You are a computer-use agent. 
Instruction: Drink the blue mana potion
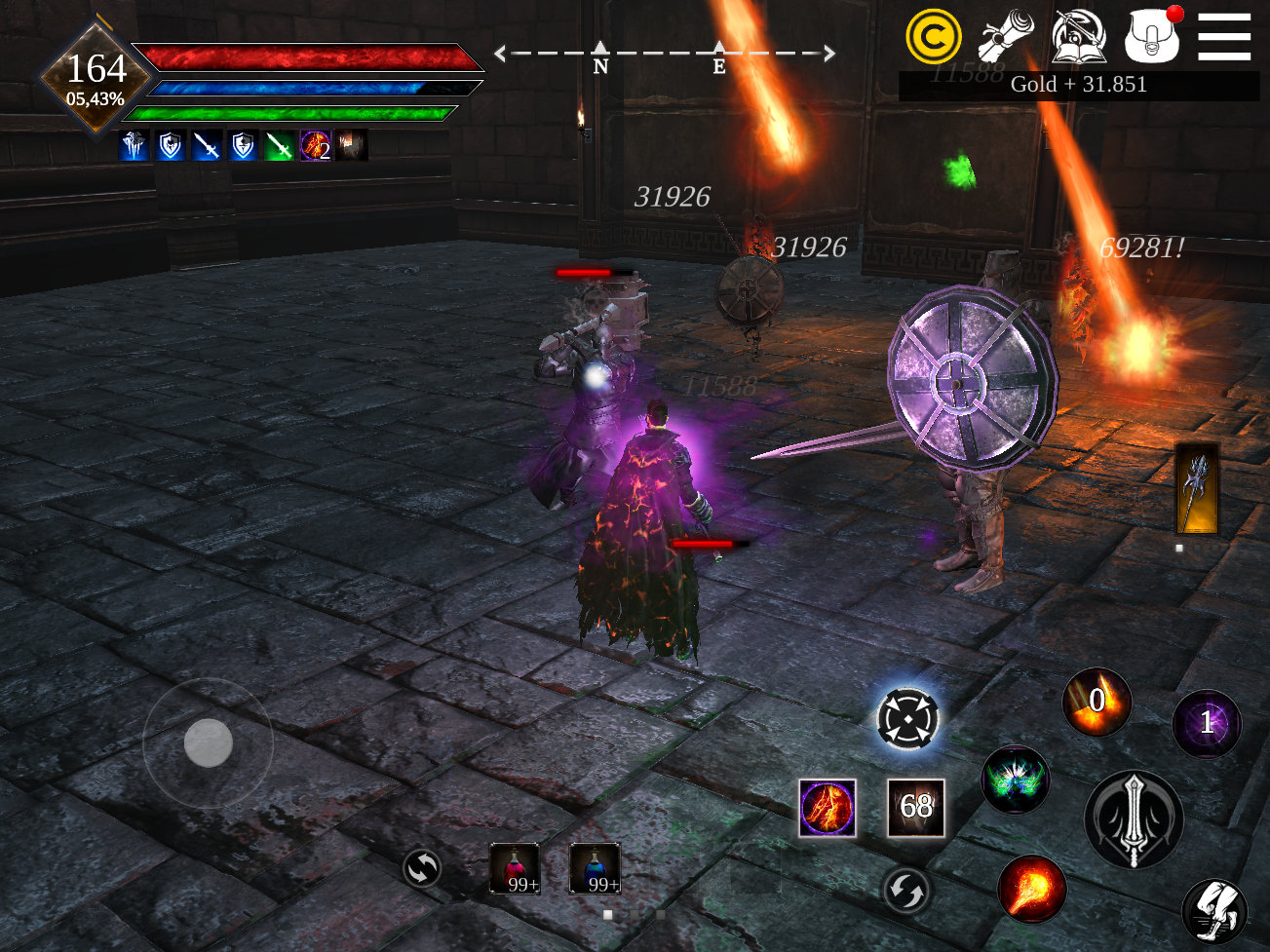pyautogui.click(x=595, y=870)
